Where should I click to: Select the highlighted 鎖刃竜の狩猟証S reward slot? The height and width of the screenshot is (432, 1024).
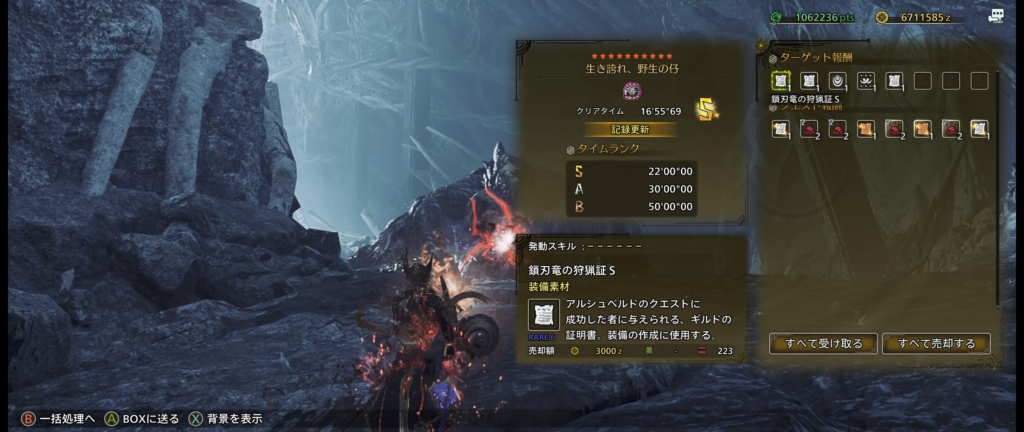click(780, 81)
